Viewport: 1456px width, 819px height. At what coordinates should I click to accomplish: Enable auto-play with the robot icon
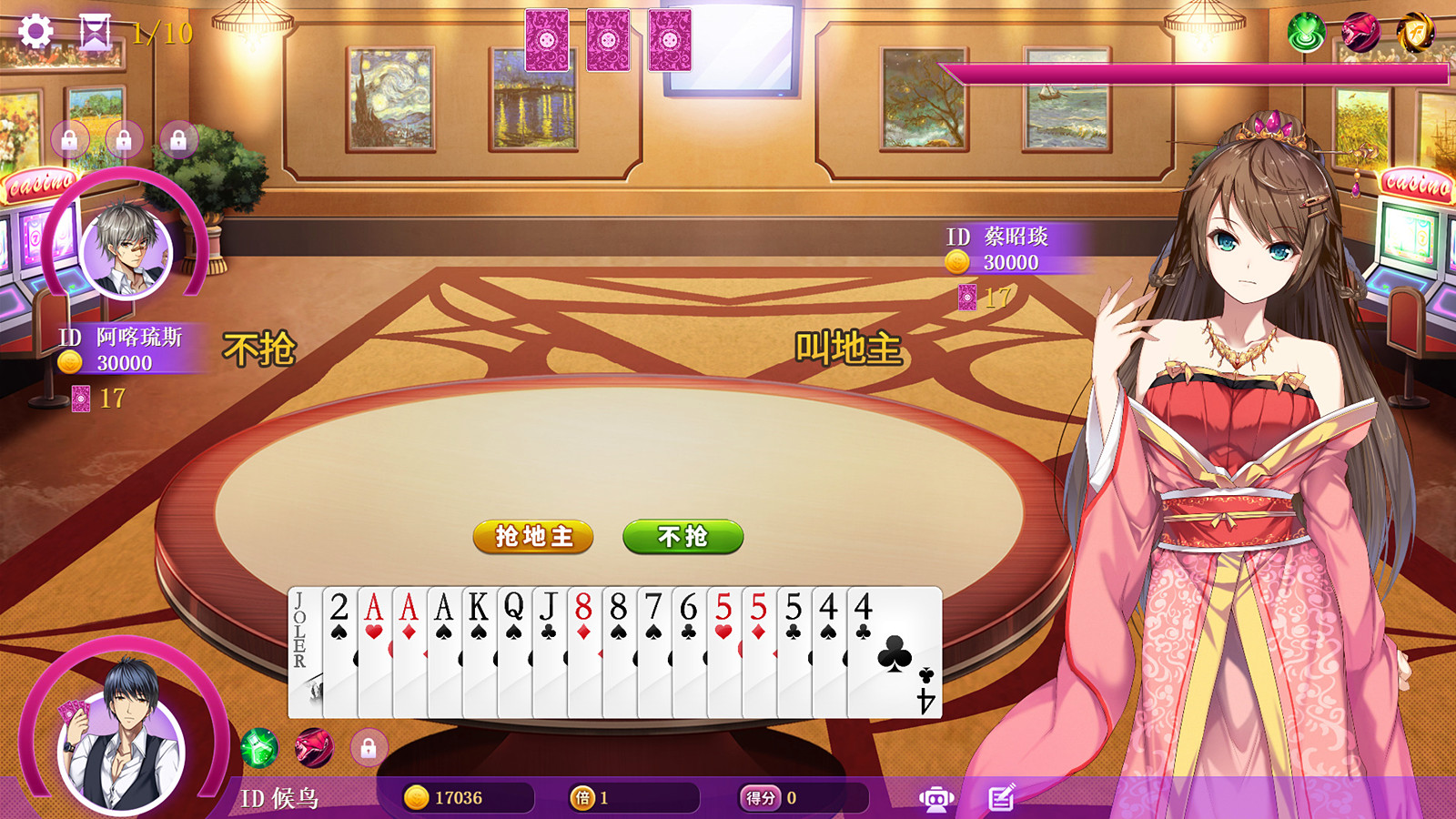pos(935,796)
